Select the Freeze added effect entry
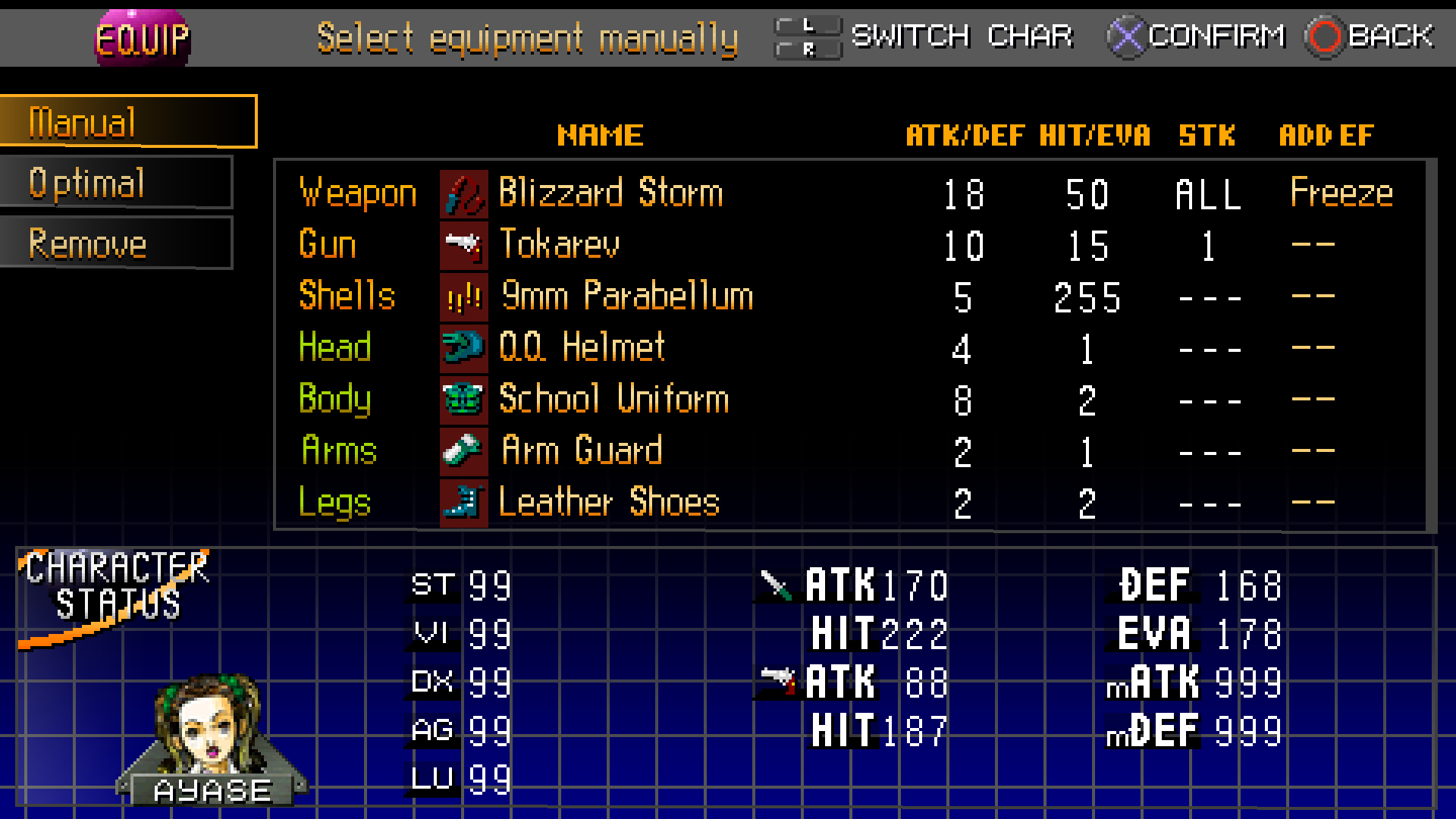Screen dimensions: 1456x819 (x=1341, y=192)
